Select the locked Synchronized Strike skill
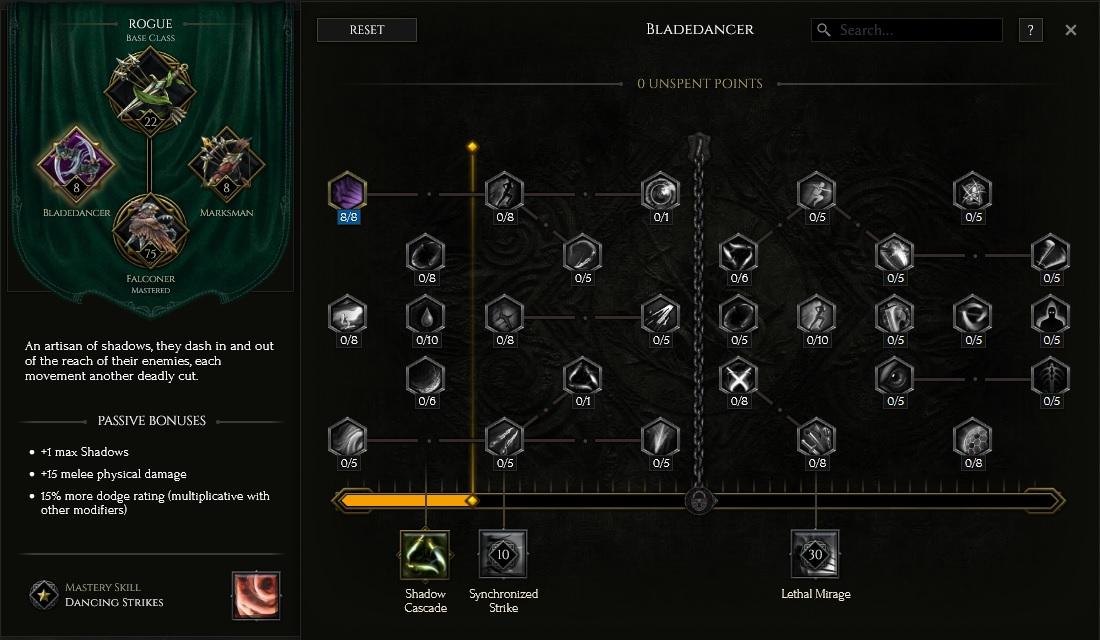This screenshot has height=640, width=1100. (503, 555)
